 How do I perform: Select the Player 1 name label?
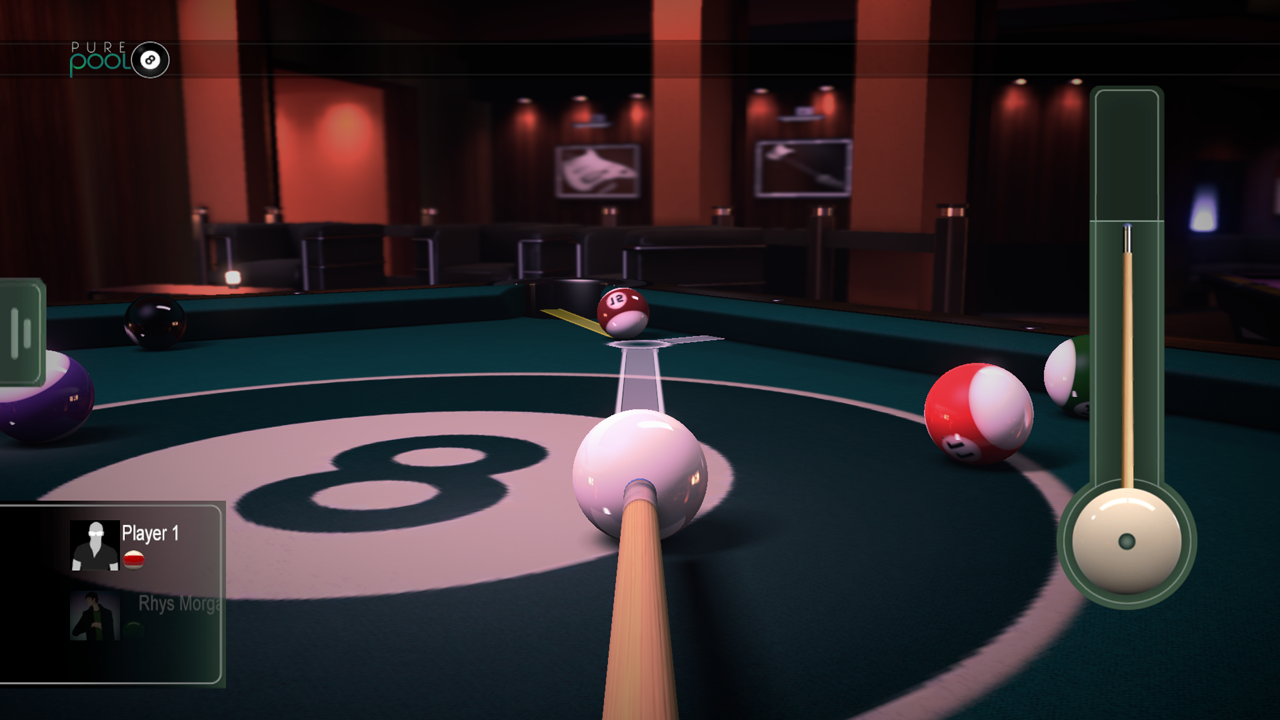pyautogui.click(x=149, y=533)
